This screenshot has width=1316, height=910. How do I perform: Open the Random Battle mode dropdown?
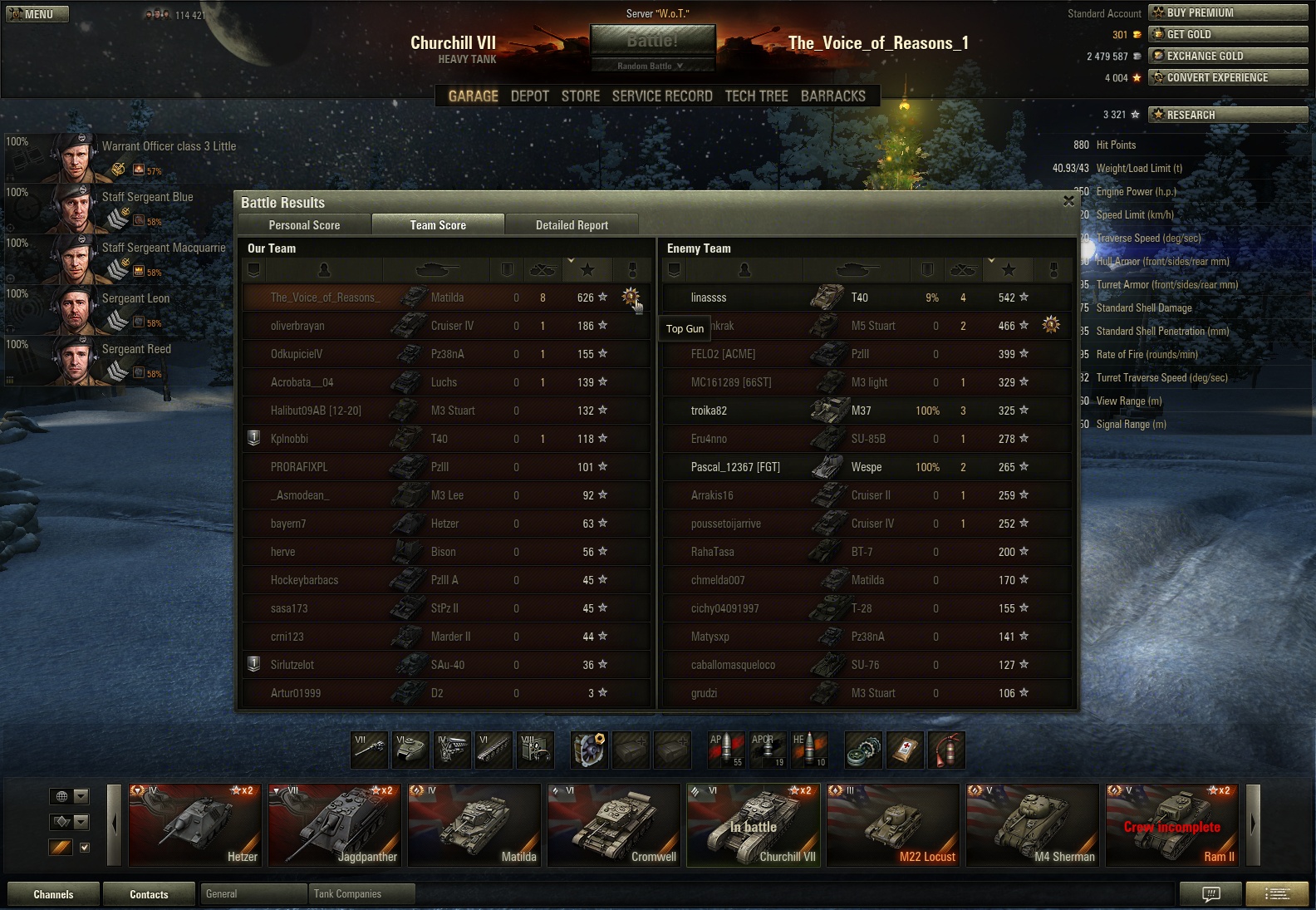tap(651, 66)
